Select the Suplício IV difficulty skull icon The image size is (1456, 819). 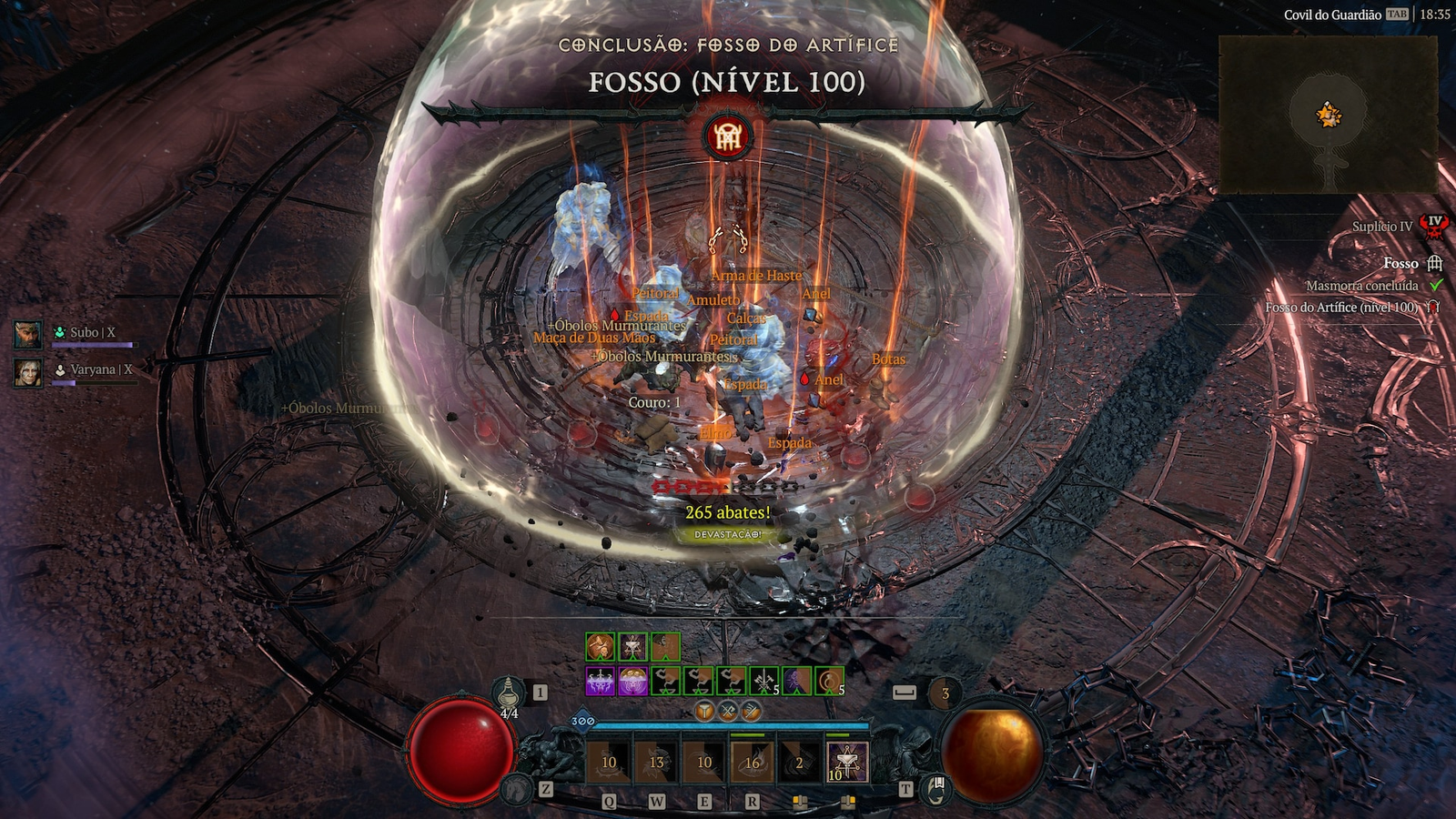click(1435, 226)
